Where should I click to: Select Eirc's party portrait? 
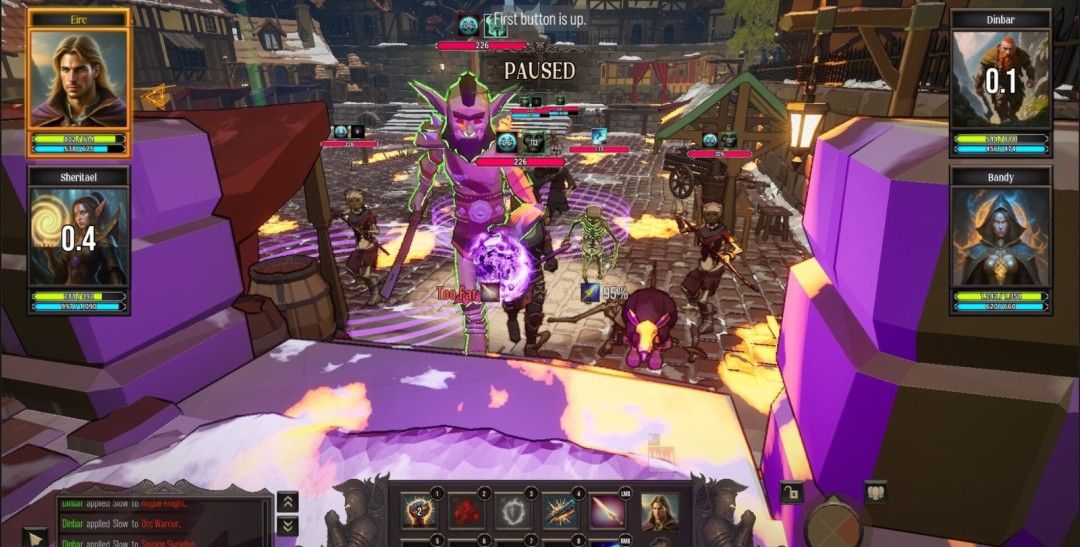78,80
